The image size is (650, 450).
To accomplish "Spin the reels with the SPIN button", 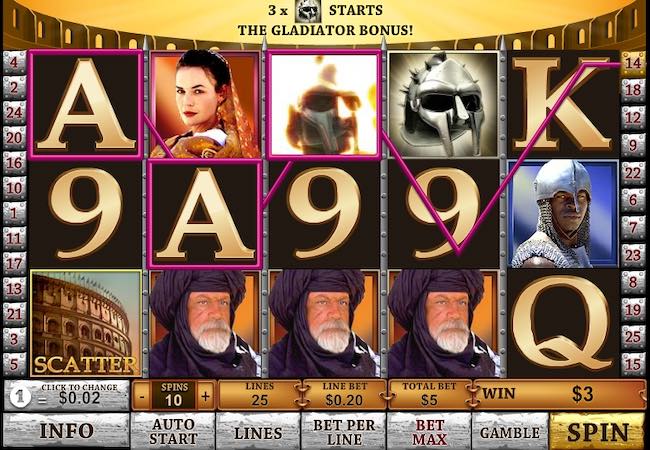I will (598, 432).
